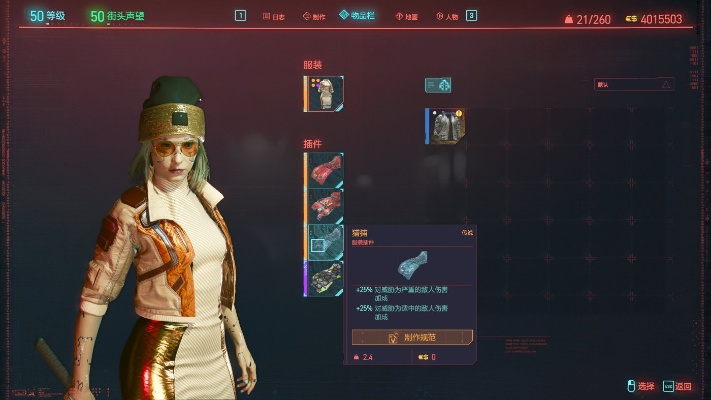Open the 地图 map tab

tap(407, 16)
